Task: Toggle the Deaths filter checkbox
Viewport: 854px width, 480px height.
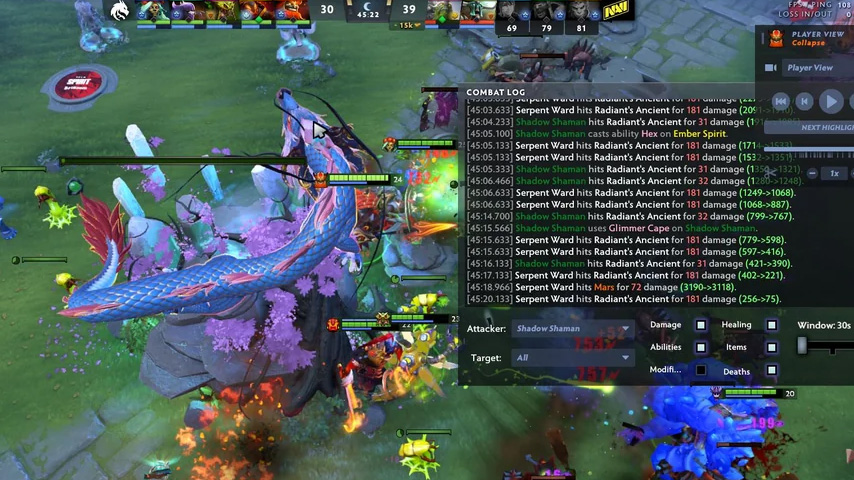Action: (772, 371)
